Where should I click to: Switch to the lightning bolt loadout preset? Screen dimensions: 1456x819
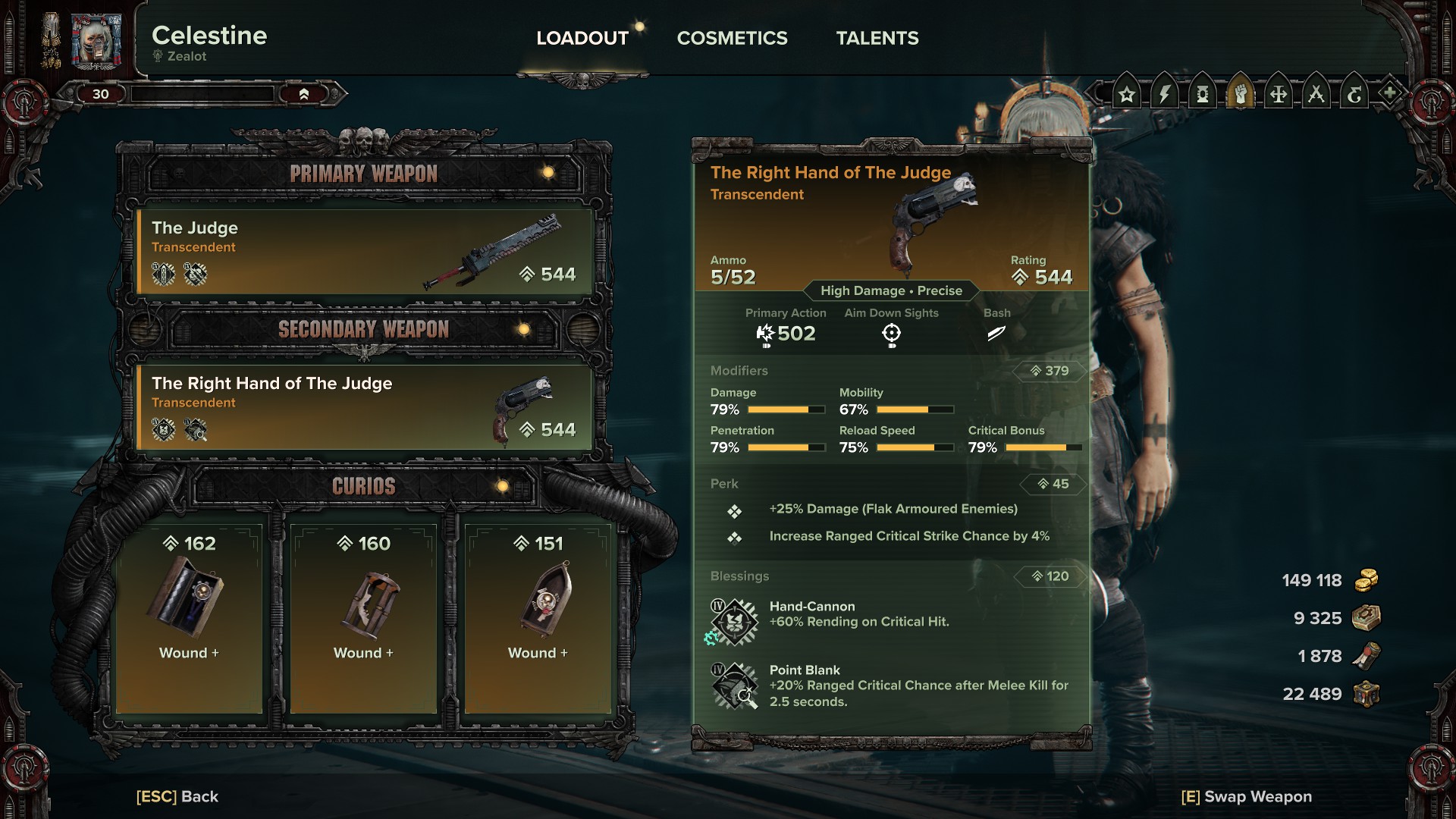point(1165,95)
